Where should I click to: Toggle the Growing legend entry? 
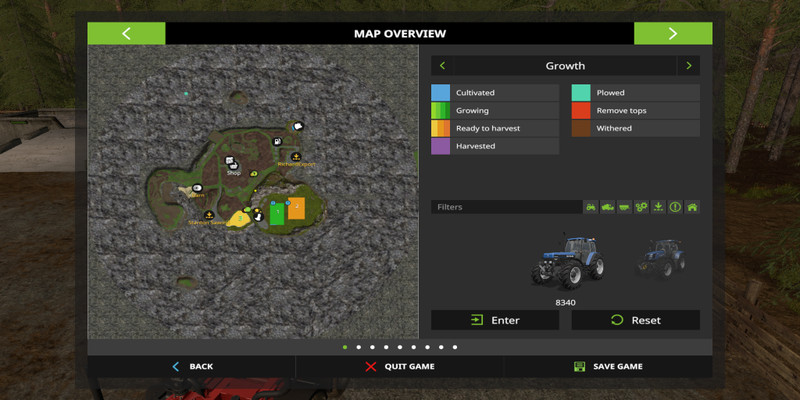click(x=495, y=111)
